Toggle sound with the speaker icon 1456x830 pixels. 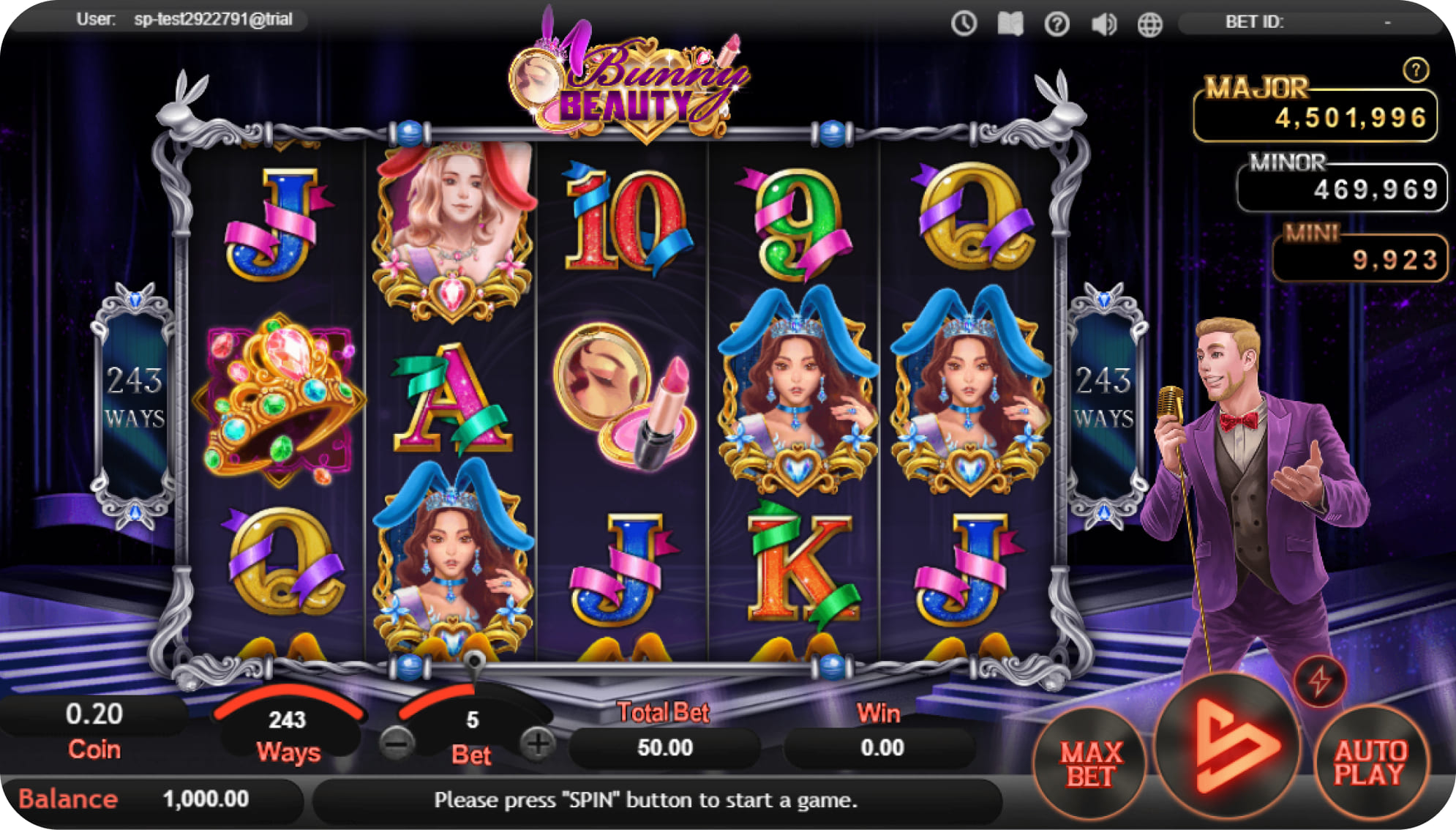click(1103, 24)
